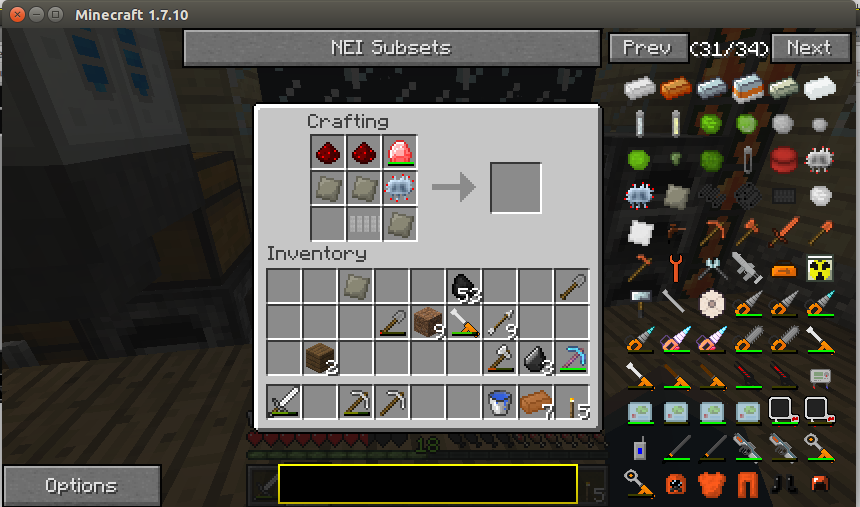Click the NEI search text box
This screenshot has height=507, width=860.
[x=427, y=484]
